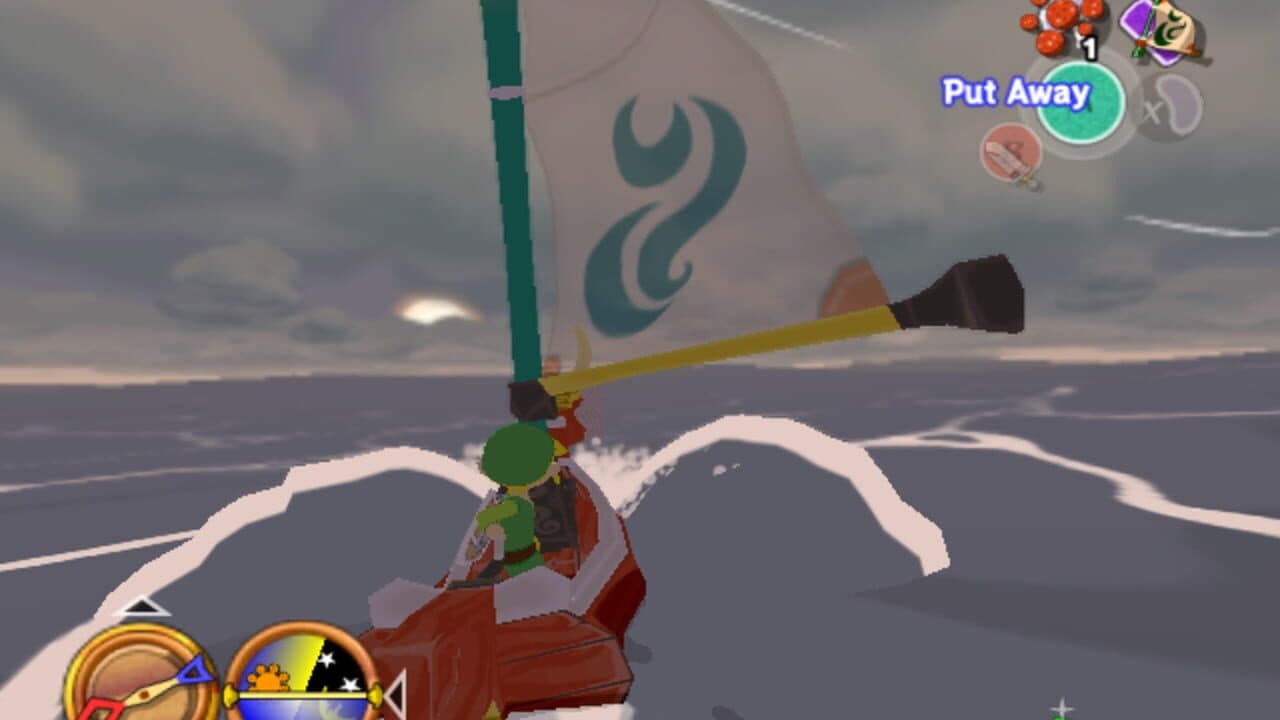Toggle the item quantity badge showing 1
Viewport: 1280px width, 720px height.
pyautogui.click(x=1089, y=47)
